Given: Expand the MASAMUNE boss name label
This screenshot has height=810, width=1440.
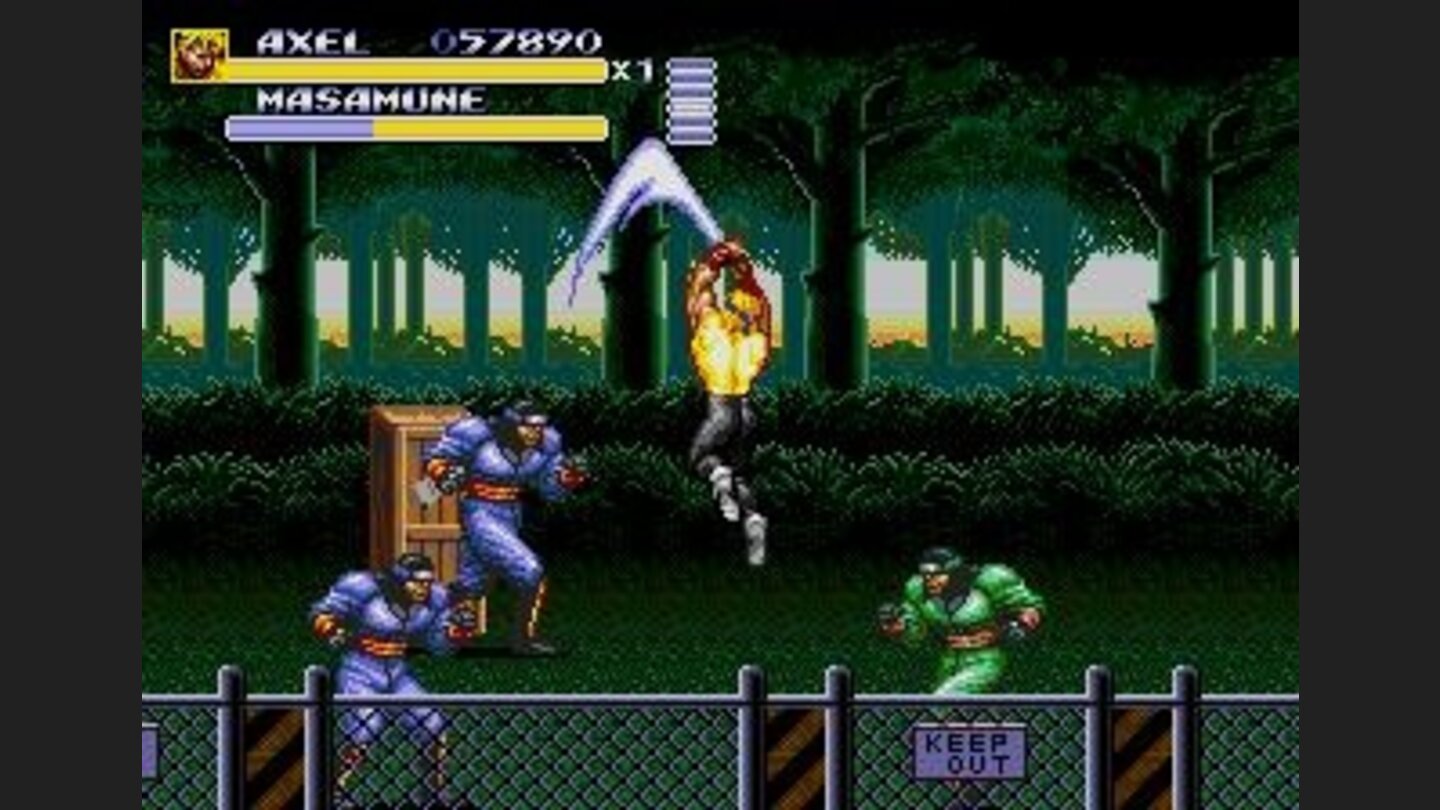Looking at the screenshot, I should [370, 100].
